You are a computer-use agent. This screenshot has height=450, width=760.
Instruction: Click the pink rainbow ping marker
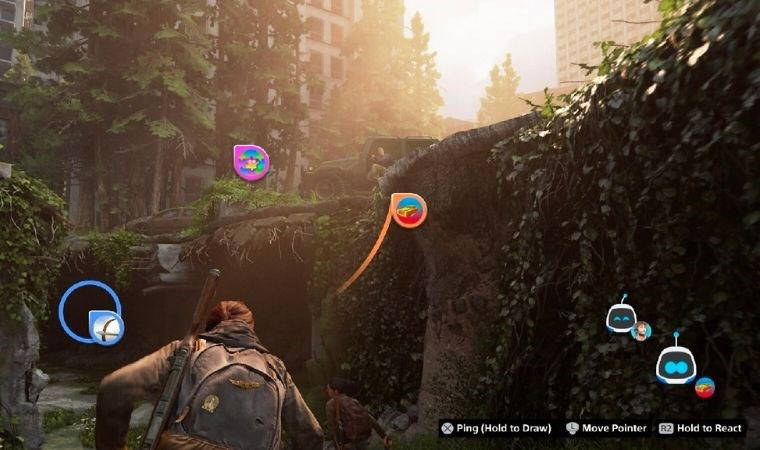tap(250, 162)
